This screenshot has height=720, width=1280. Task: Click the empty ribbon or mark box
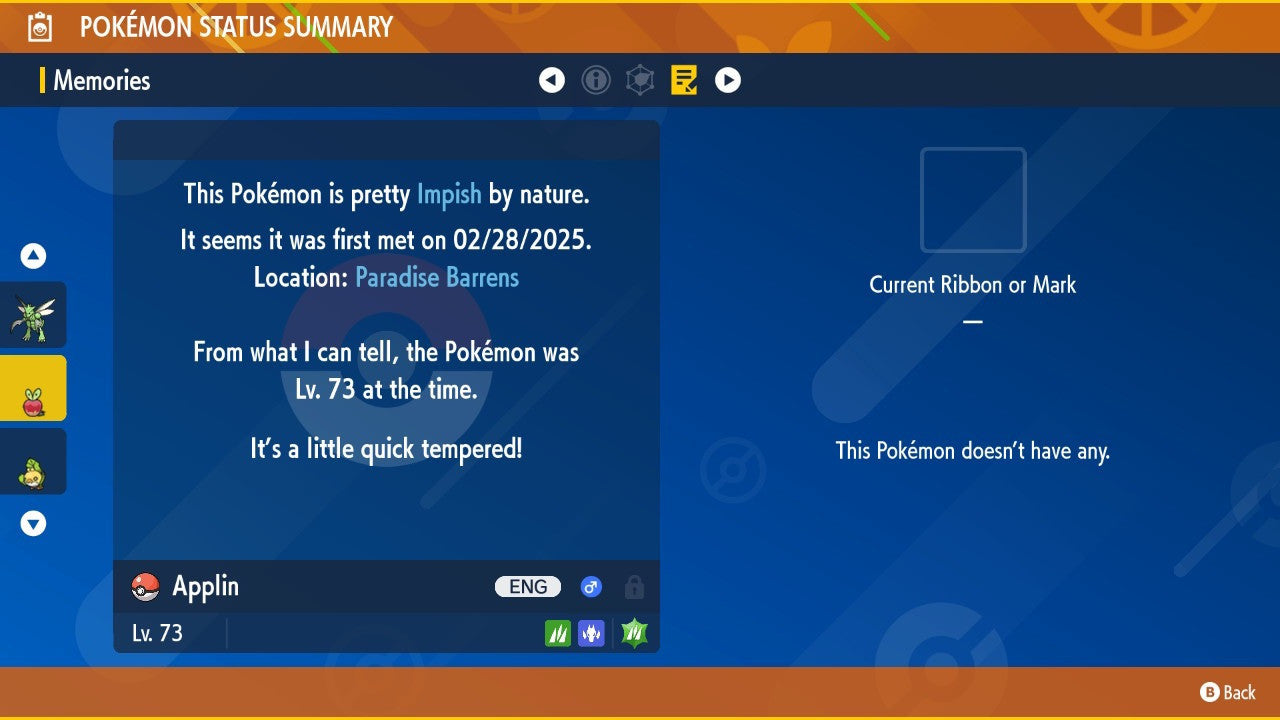pos(973,200)
